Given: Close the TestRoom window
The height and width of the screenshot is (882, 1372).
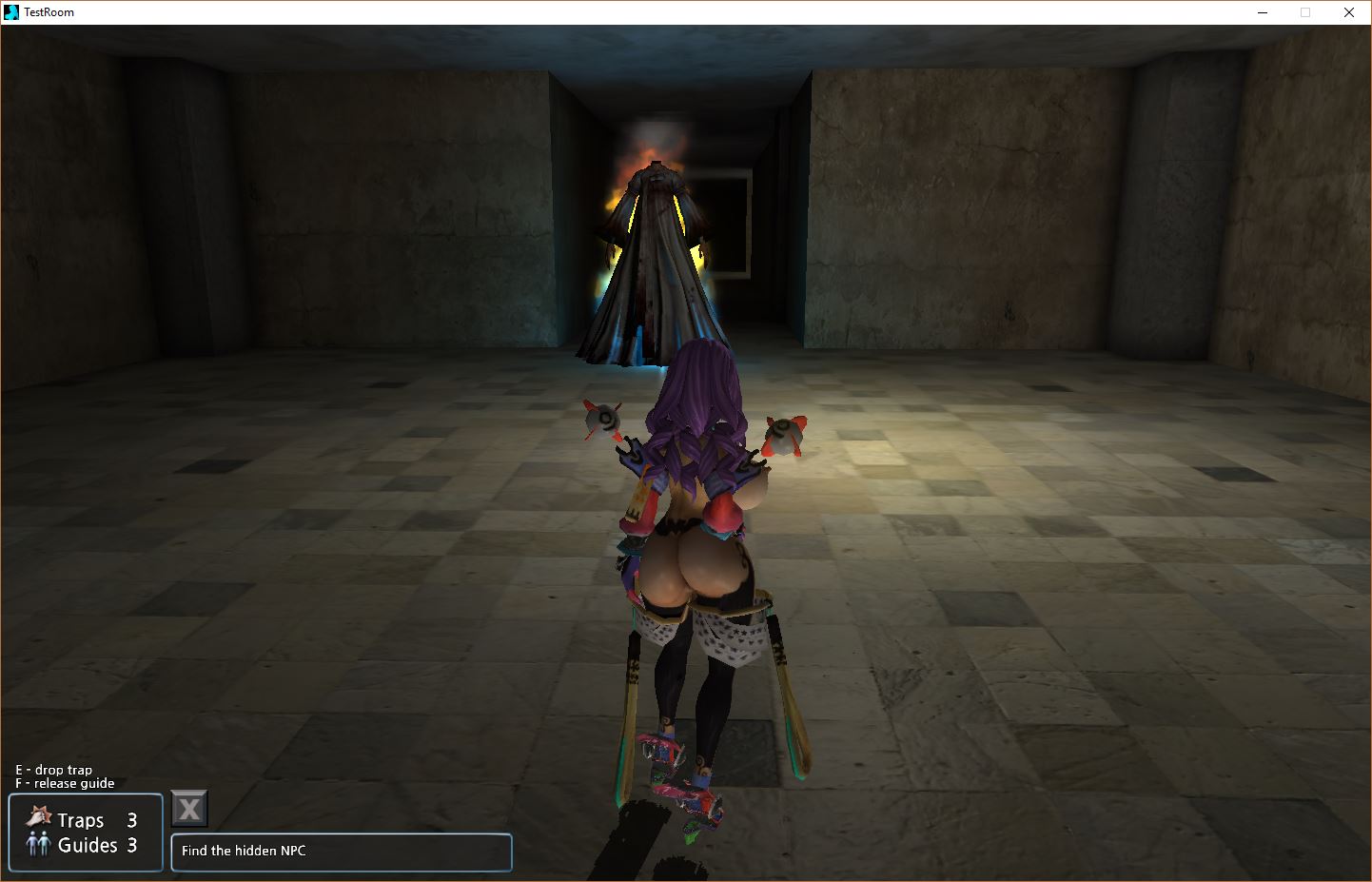Looking at the screenshot, I should click(x=1348, y=12).
